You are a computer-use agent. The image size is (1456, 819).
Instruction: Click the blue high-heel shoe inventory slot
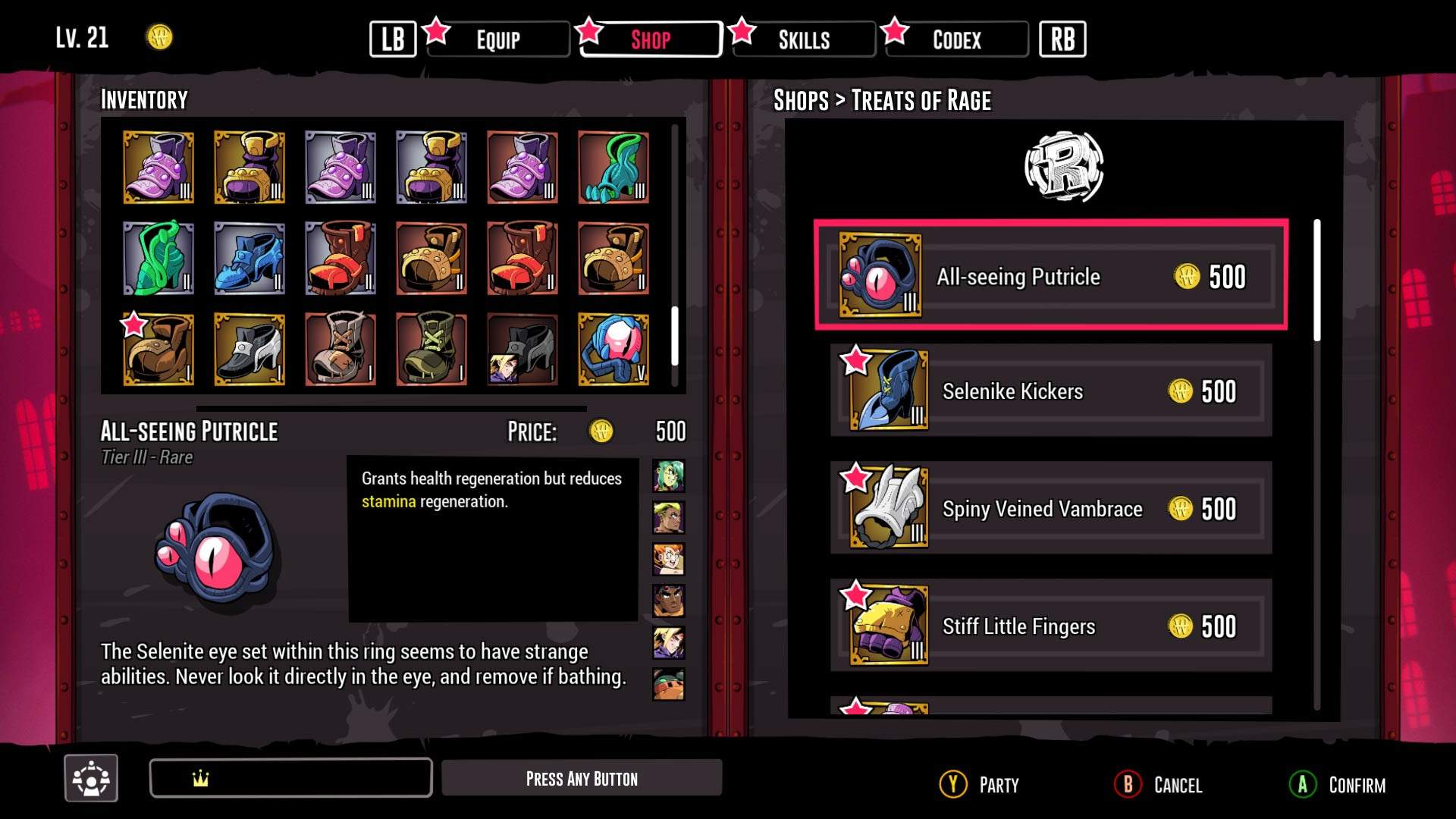pyautogui.click(x=249, y=258)
